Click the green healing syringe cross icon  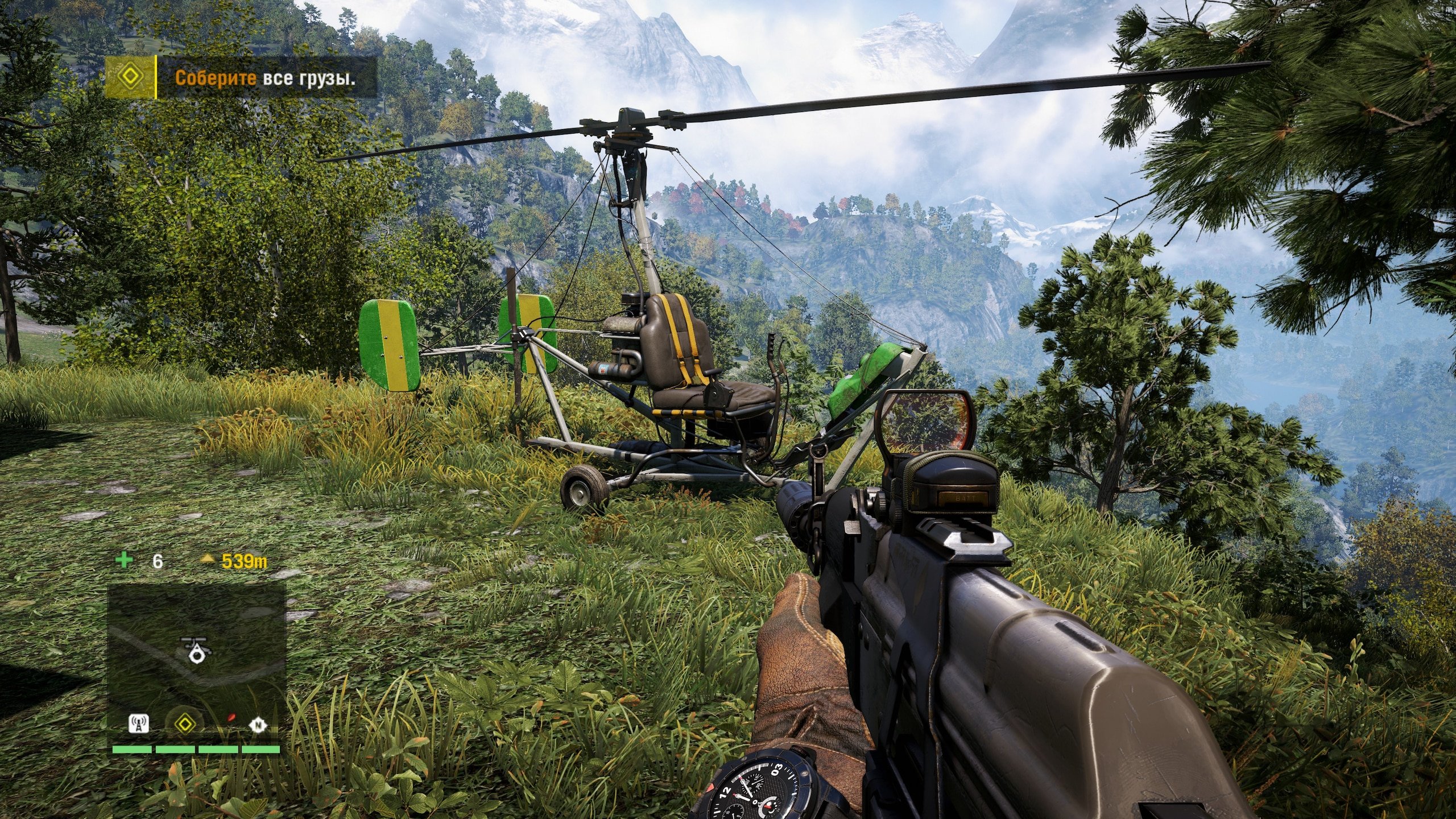[123, 561]
